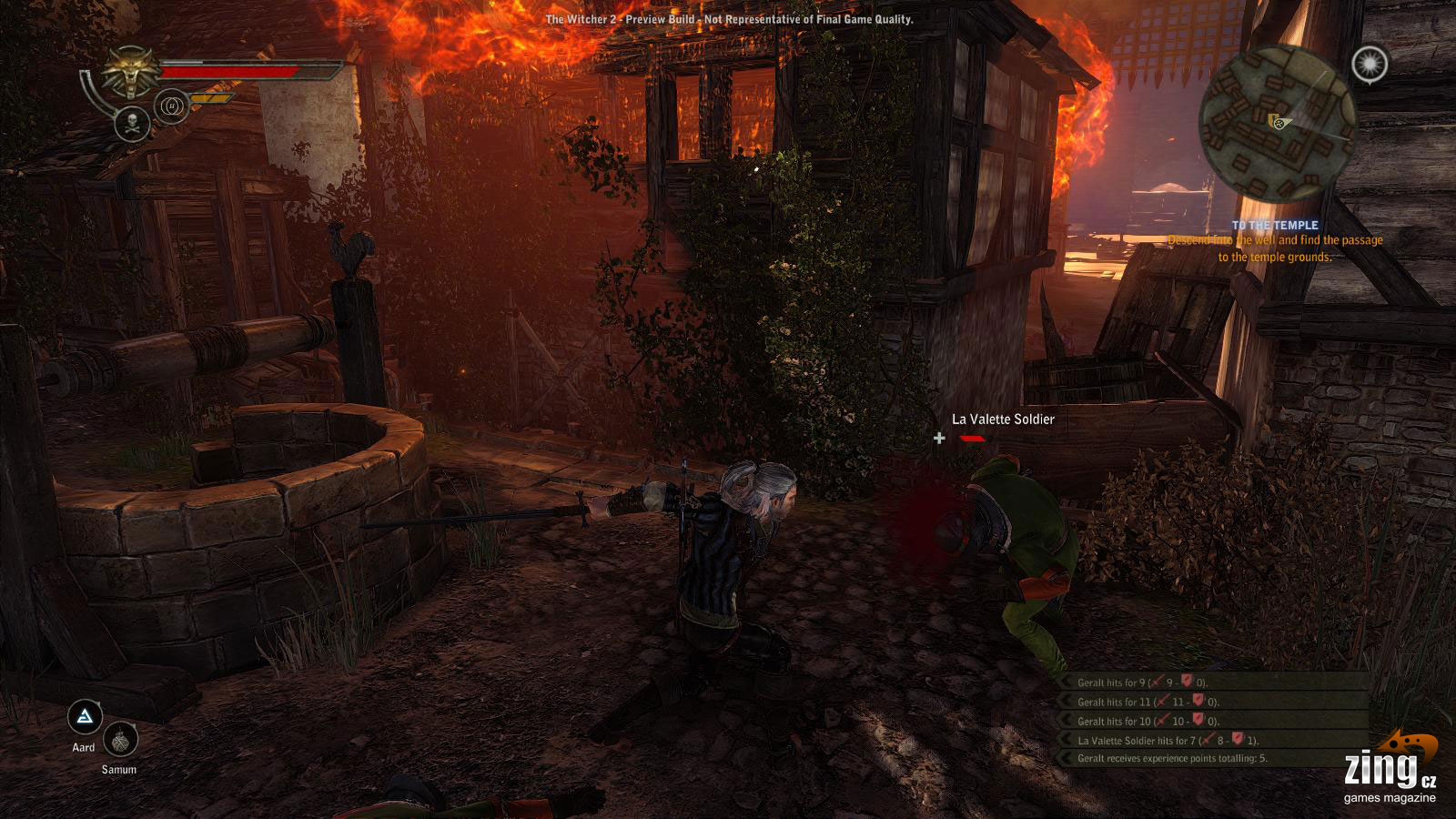Select the skull and crossbones toxicity icon
Image resolution: width=1456 pixels, height=819 pixels.
tap(132, 124)
